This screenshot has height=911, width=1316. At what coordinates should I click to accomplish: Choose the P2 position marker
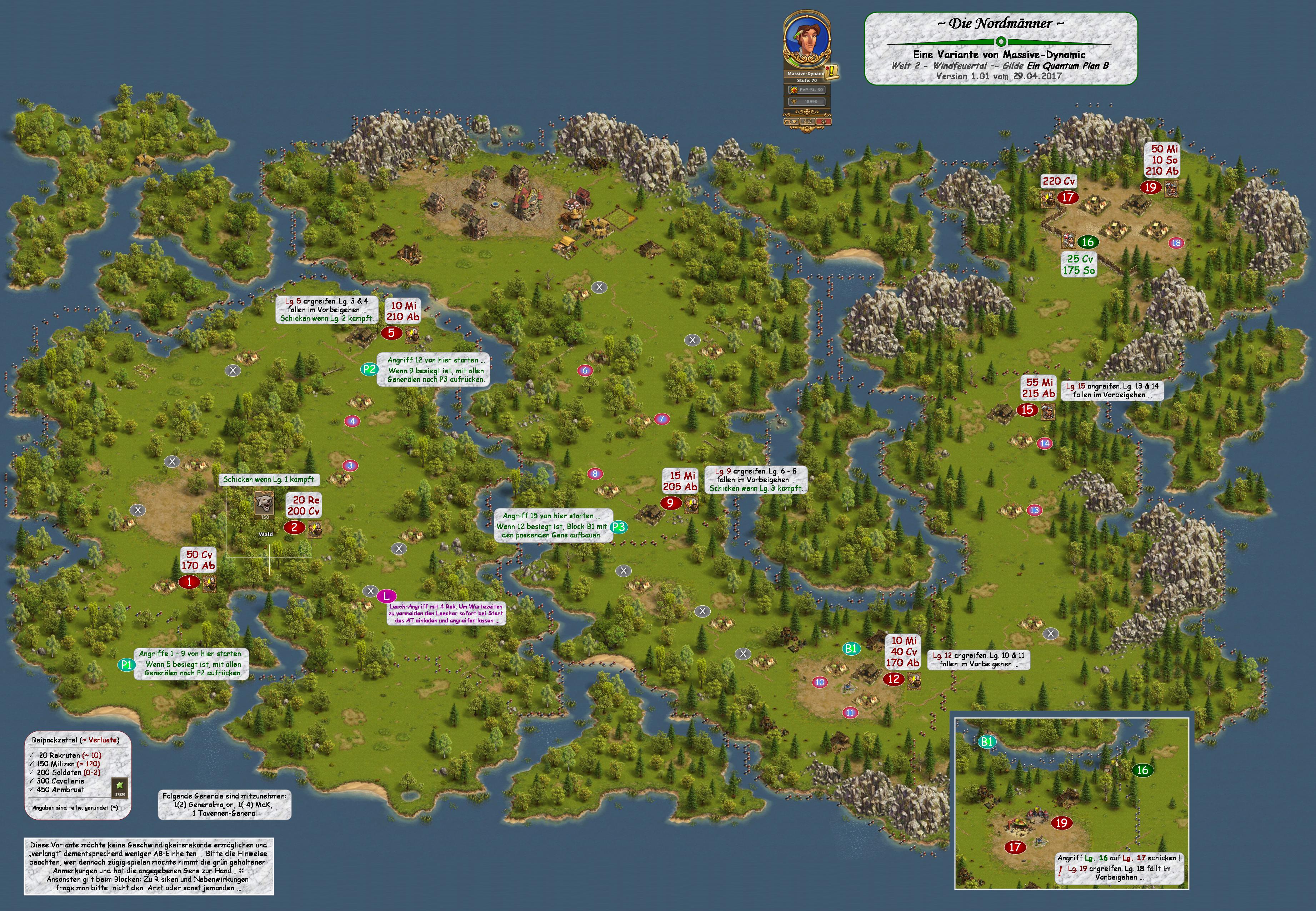click(x=369, y=369)
